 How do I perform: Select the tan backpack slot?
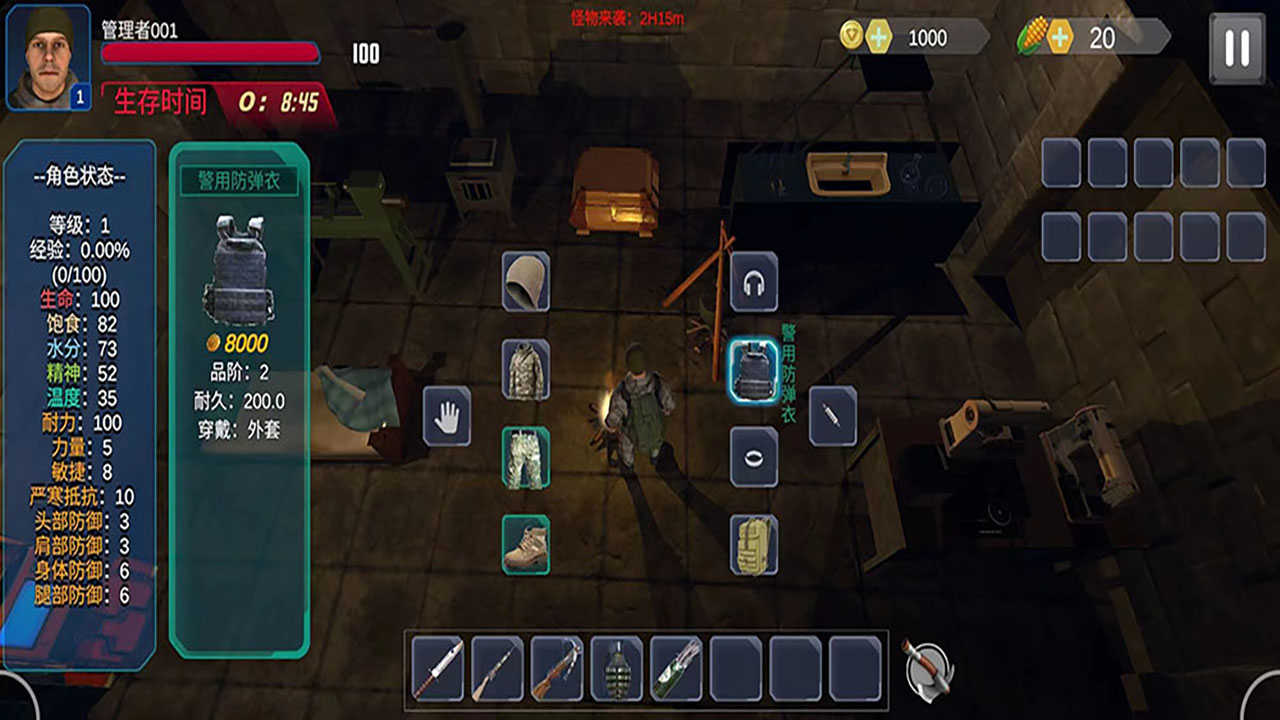pos(754,545)
